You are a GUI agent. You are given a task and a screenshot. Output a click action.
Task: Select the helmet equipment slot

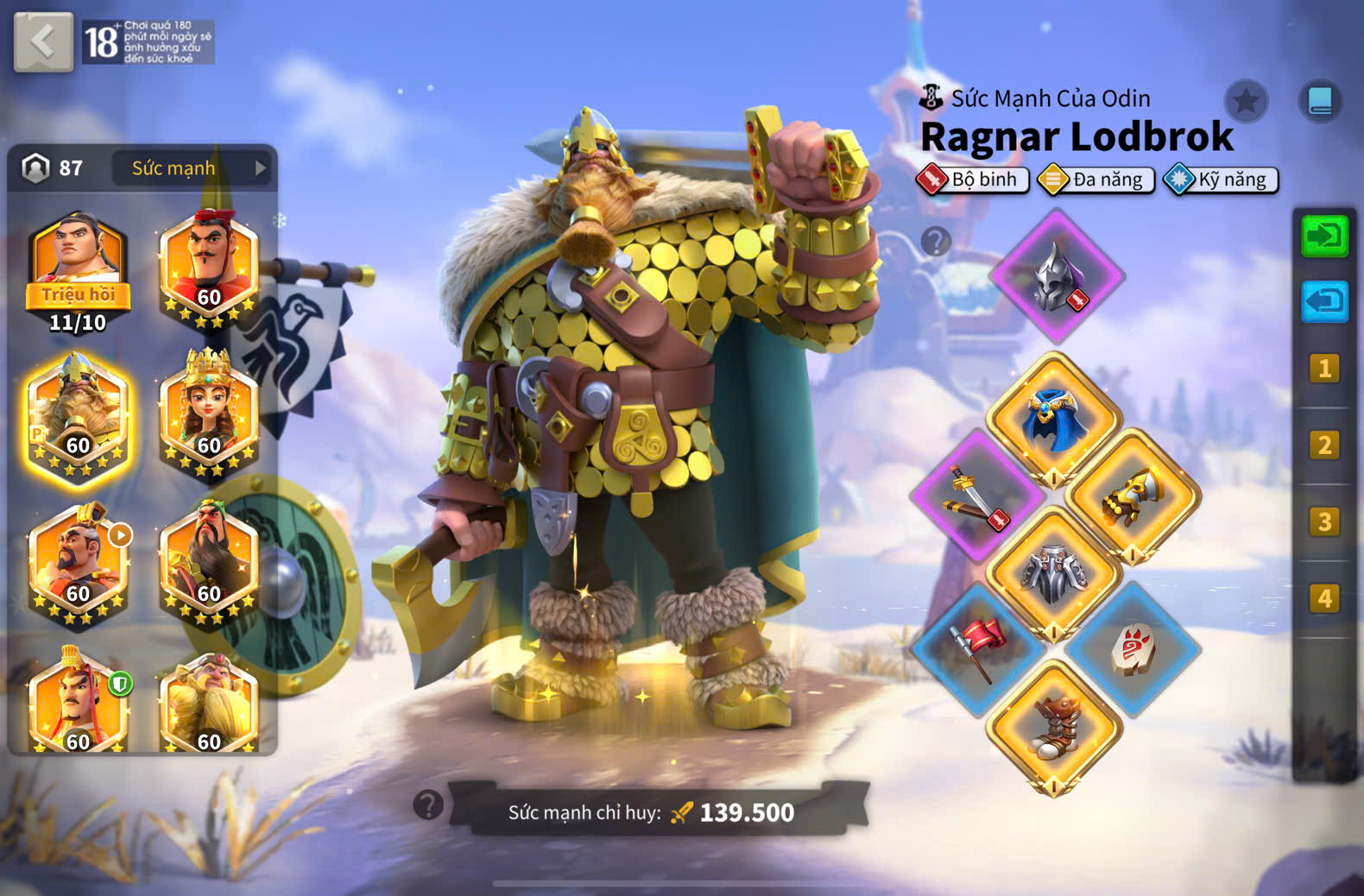click(1057, 276)
